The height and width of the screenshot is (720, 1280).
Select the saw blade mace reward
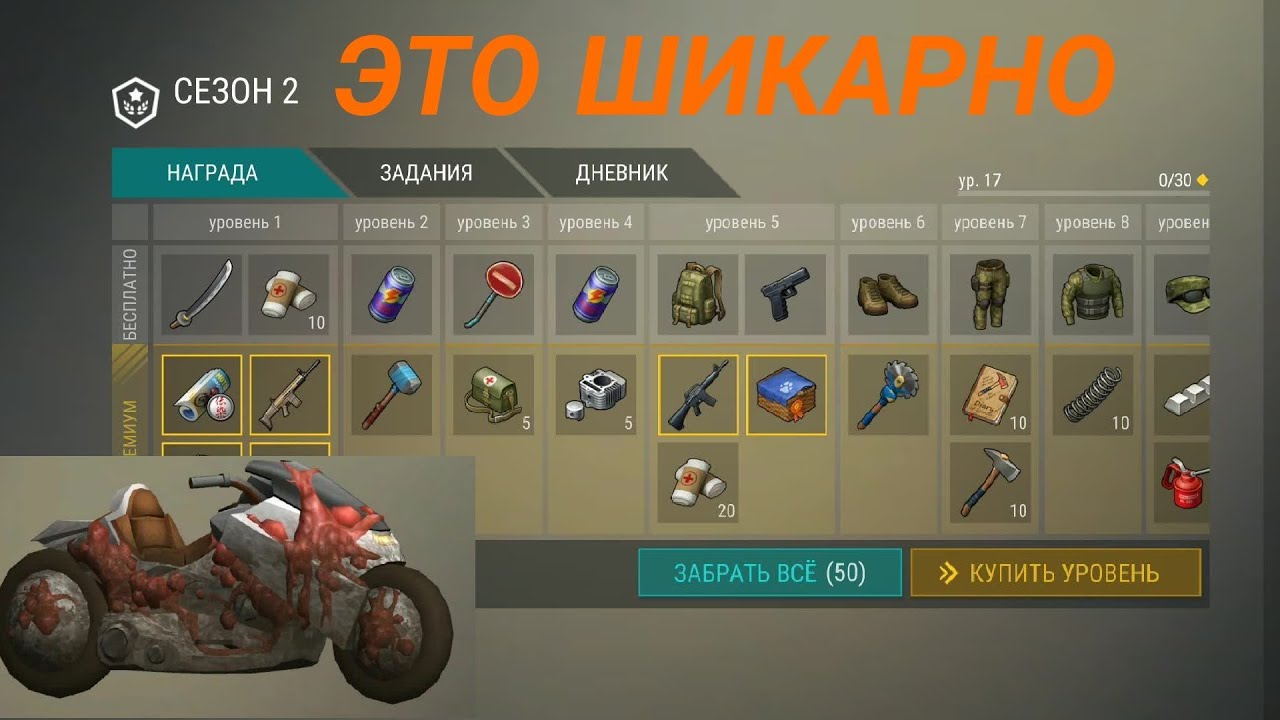tap(888, 394)
